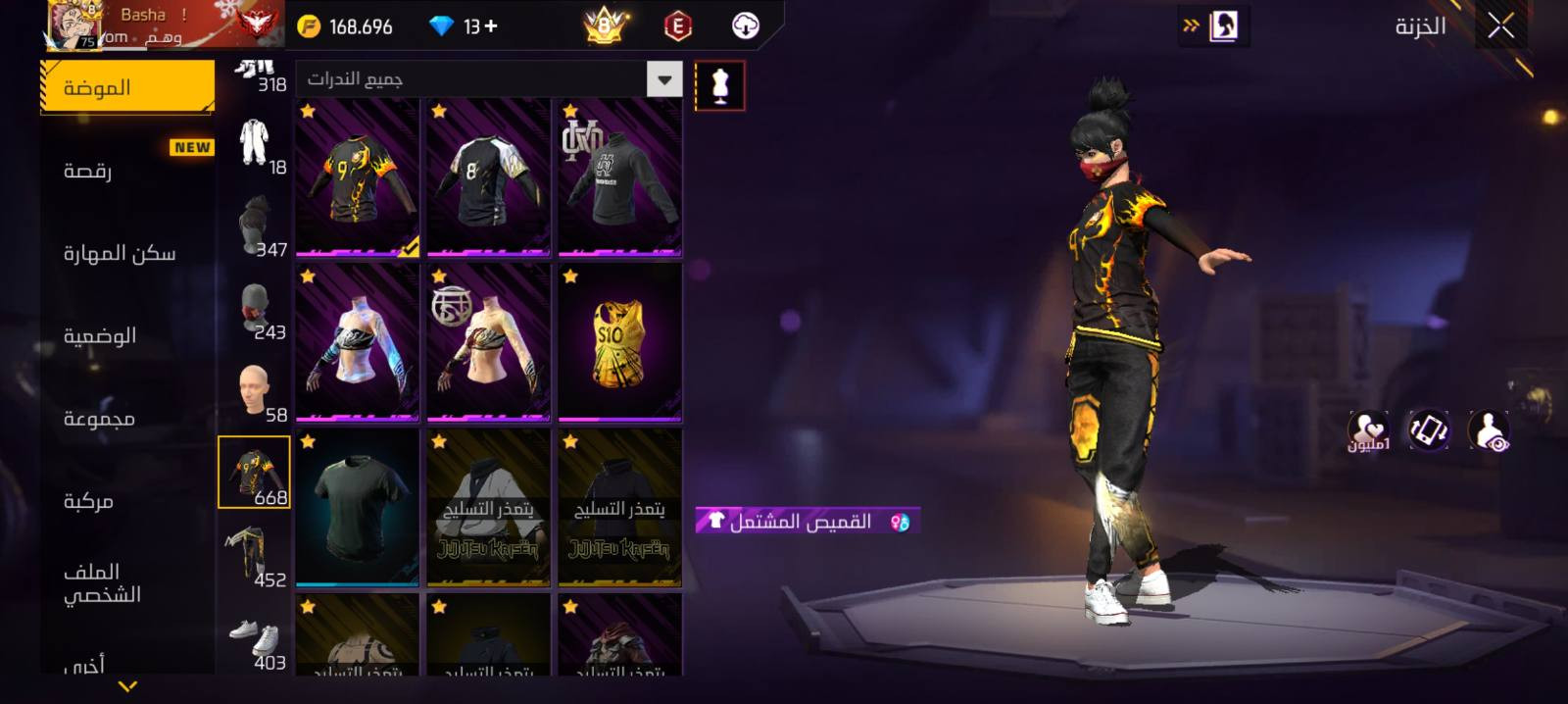Click the phone rotate icon button
Viewport: 1568px width, 704px height.
click(1428, 430)
